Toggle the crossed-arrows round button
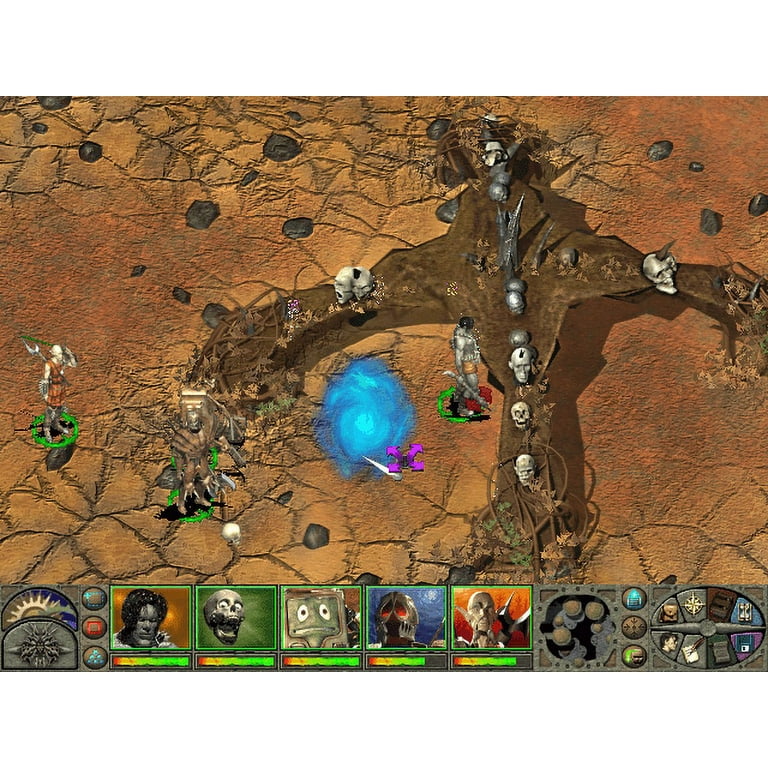The image size is (768, 768). click(x=634, y=627)
